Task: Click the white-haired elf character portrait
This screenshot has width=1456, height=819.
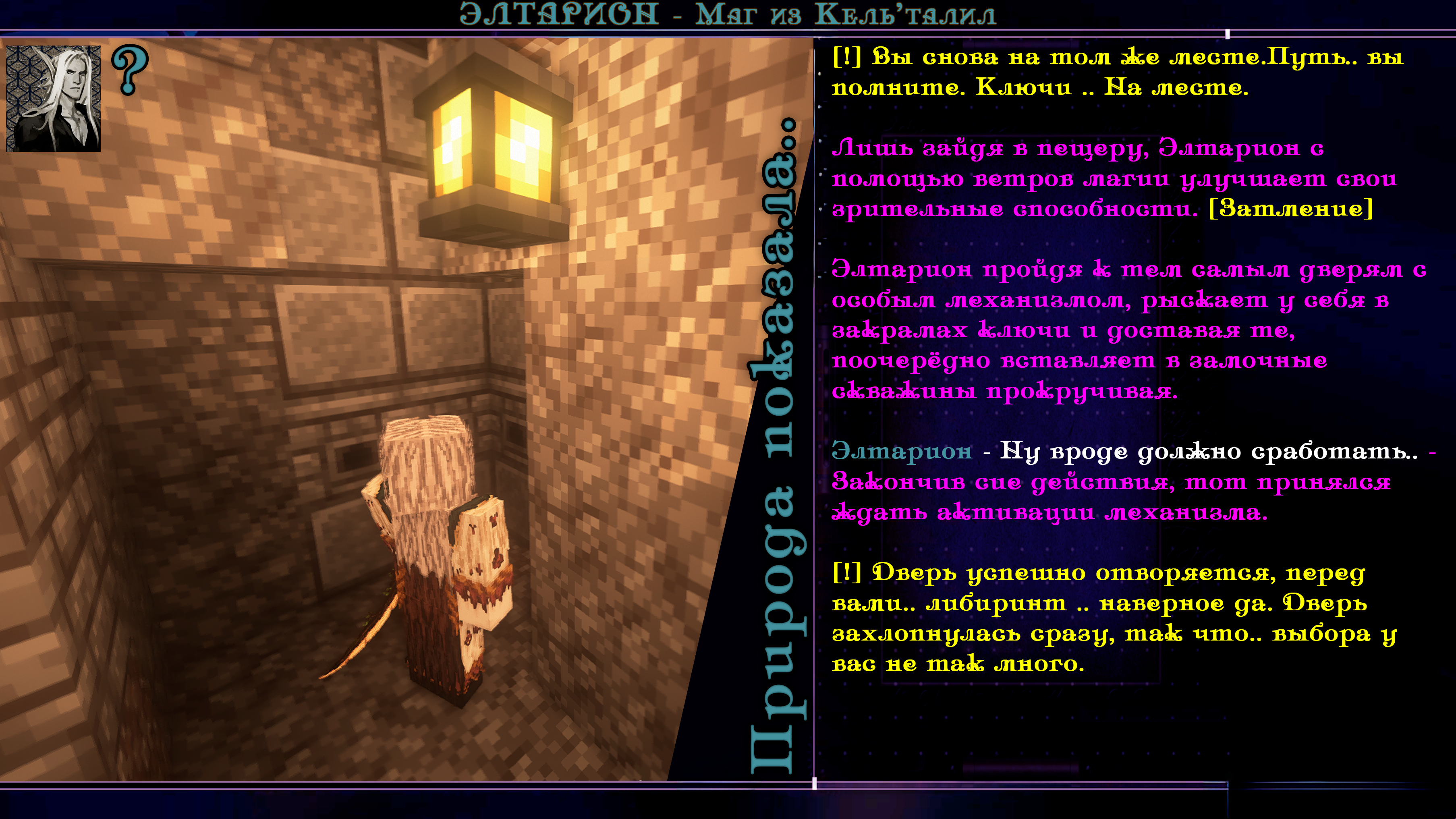Action: [x=53, y=98]
